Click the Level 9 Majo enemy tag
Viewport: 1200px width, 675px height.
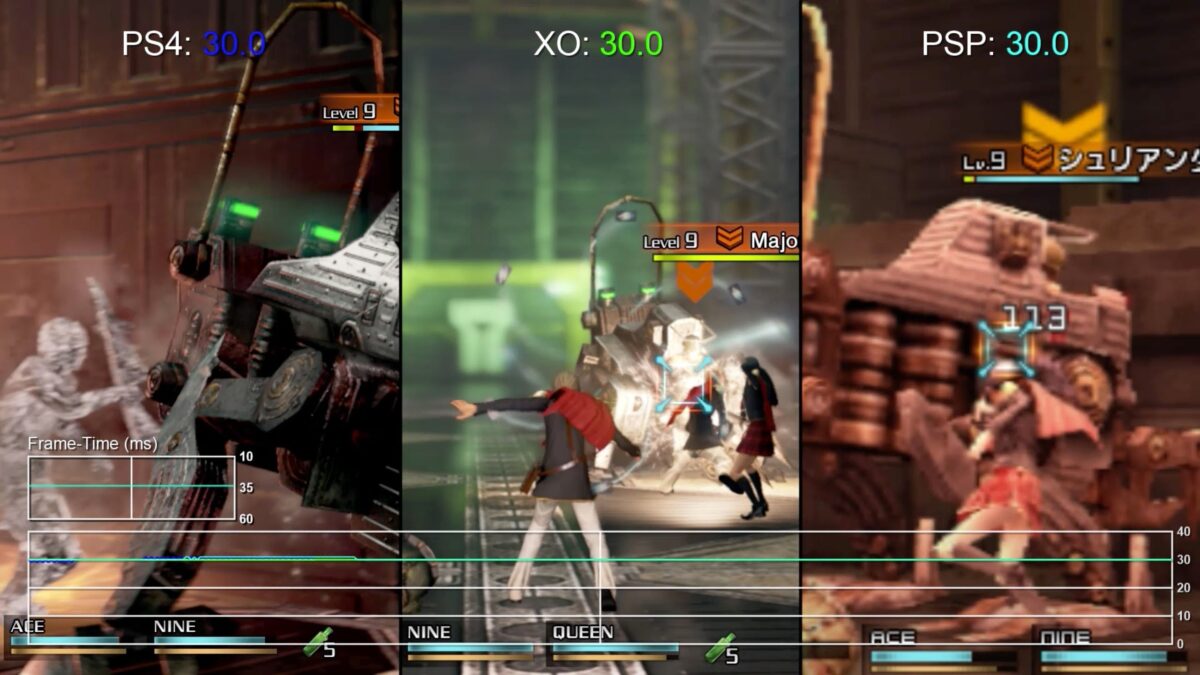pos(720,240)
